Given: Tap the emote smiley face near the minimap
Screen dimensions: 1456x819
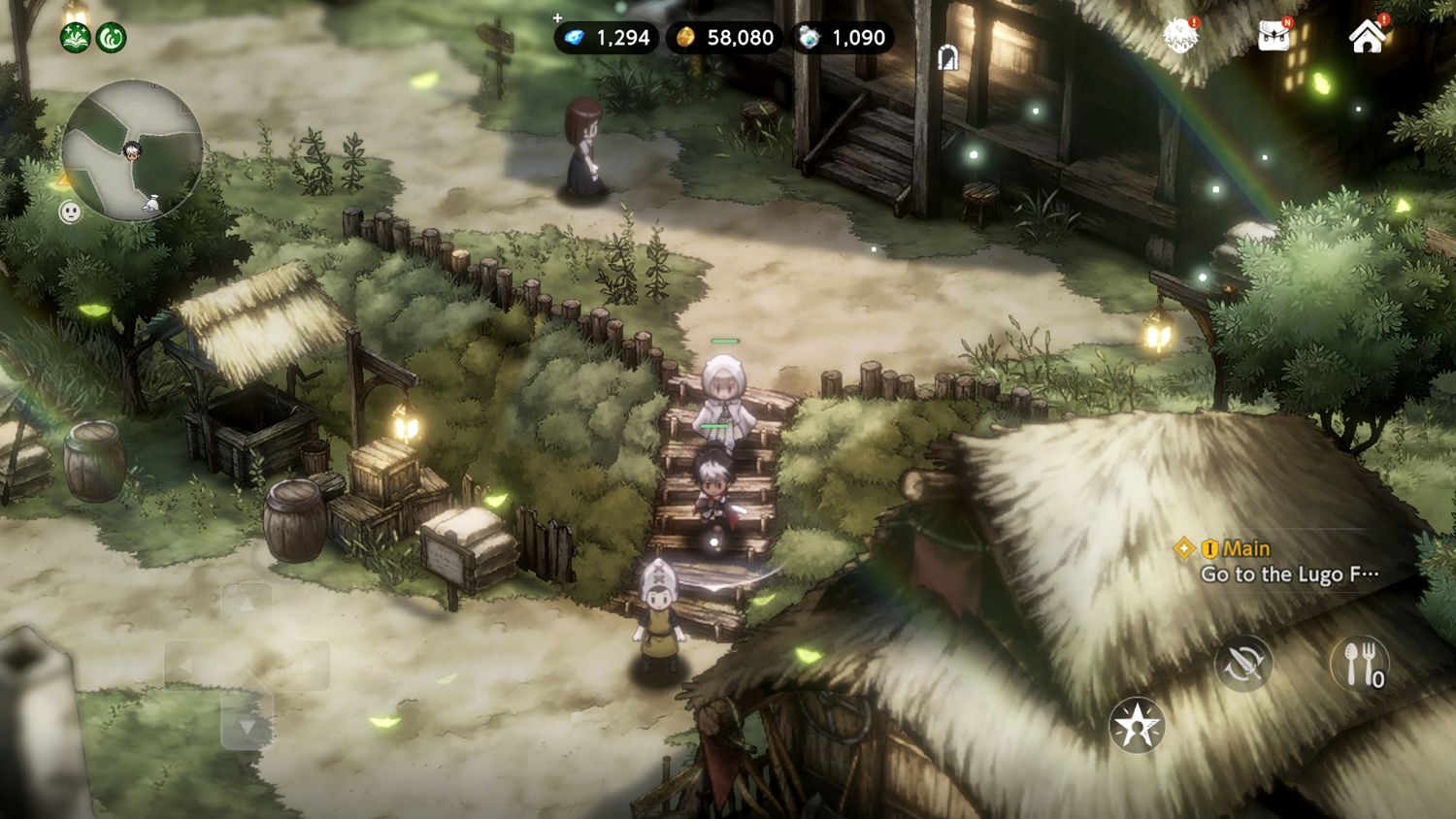Looking at the screenshot, I should (70, 209).
